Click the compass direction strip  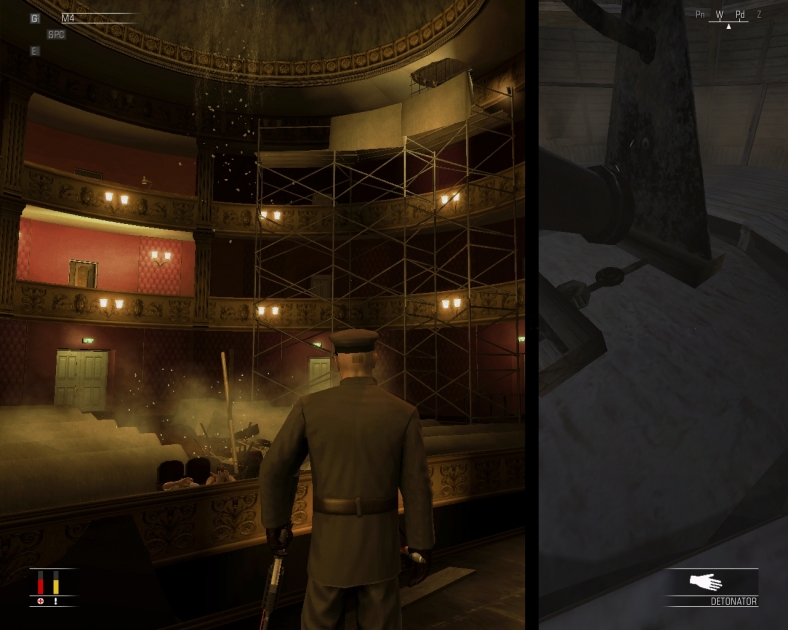pos(728,15)
